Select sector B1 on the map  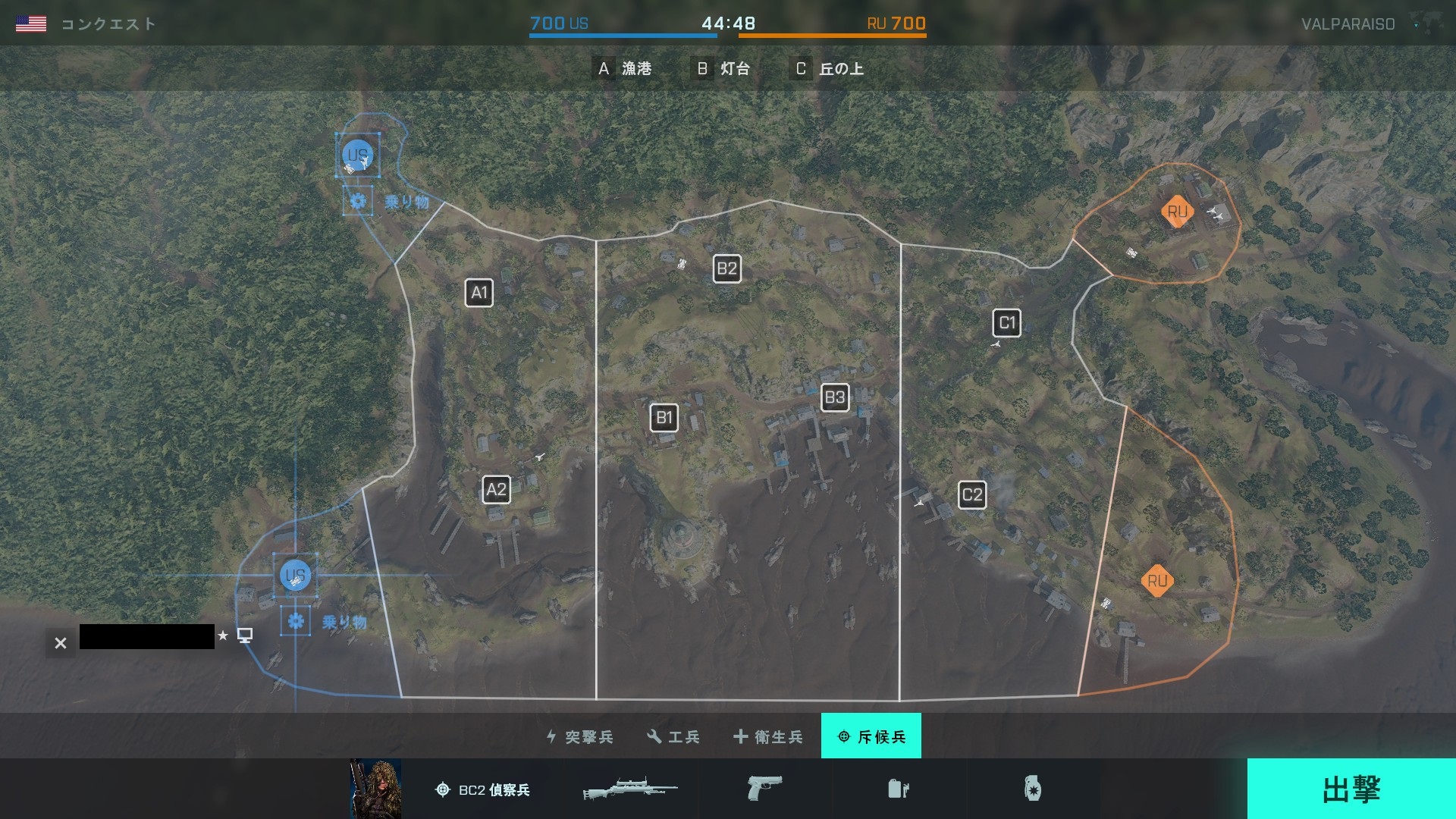tap(664, 418)
